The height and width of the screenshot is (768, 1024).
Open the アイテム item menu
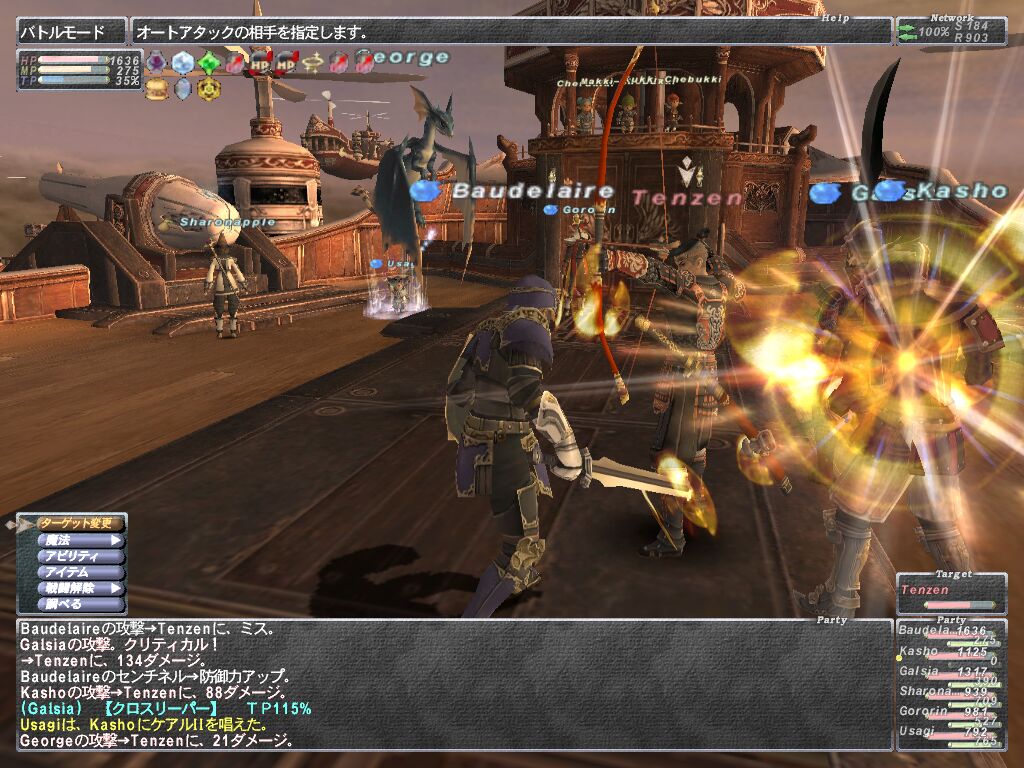pos(78,572)
